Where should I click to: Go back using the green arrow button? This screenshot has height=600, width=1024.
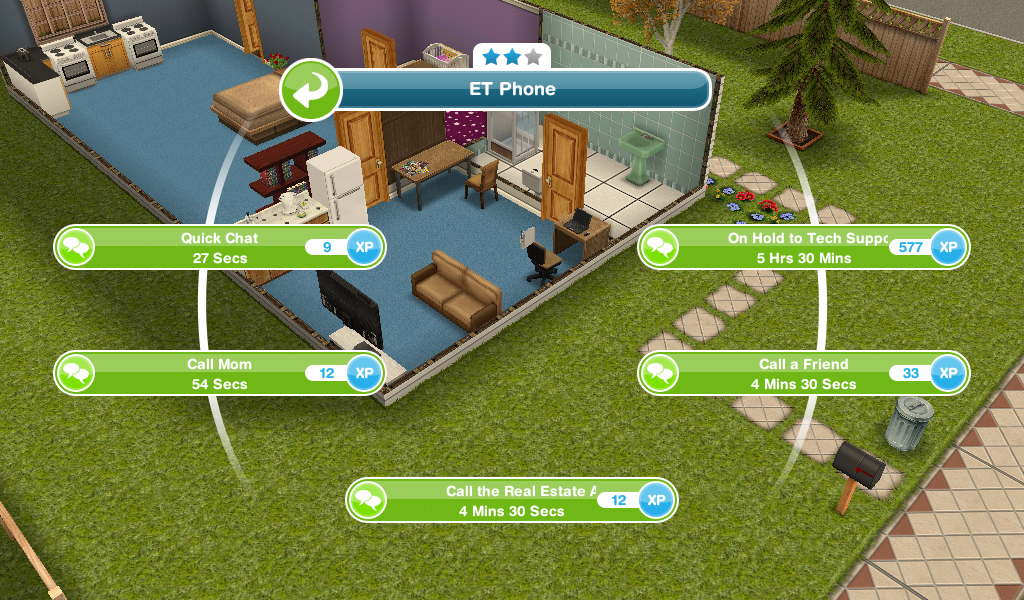311,91
